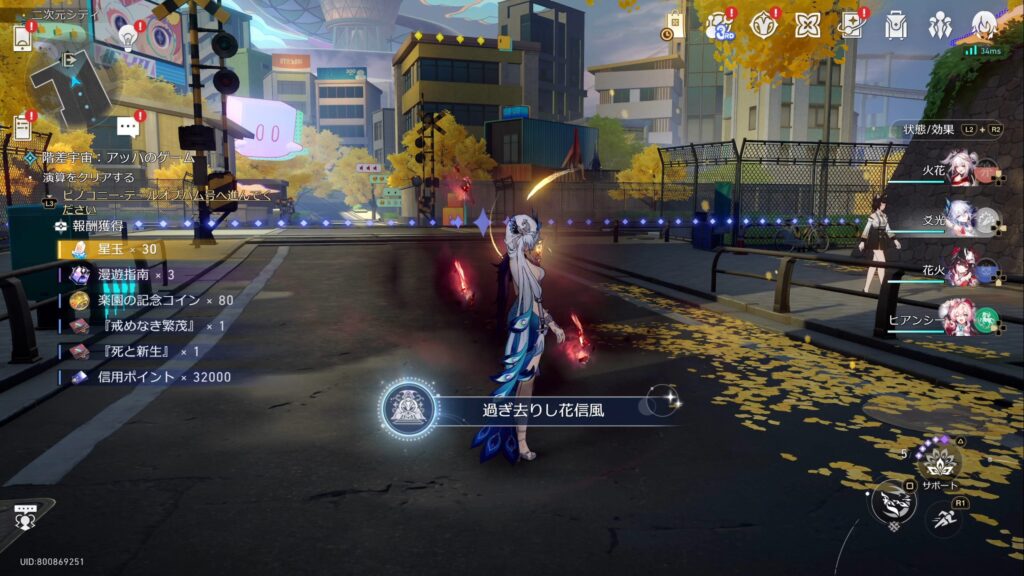Open the lightbulb tutorial hints icon
The height and width of the screenshot is (576, 1024).
(128, 38)
